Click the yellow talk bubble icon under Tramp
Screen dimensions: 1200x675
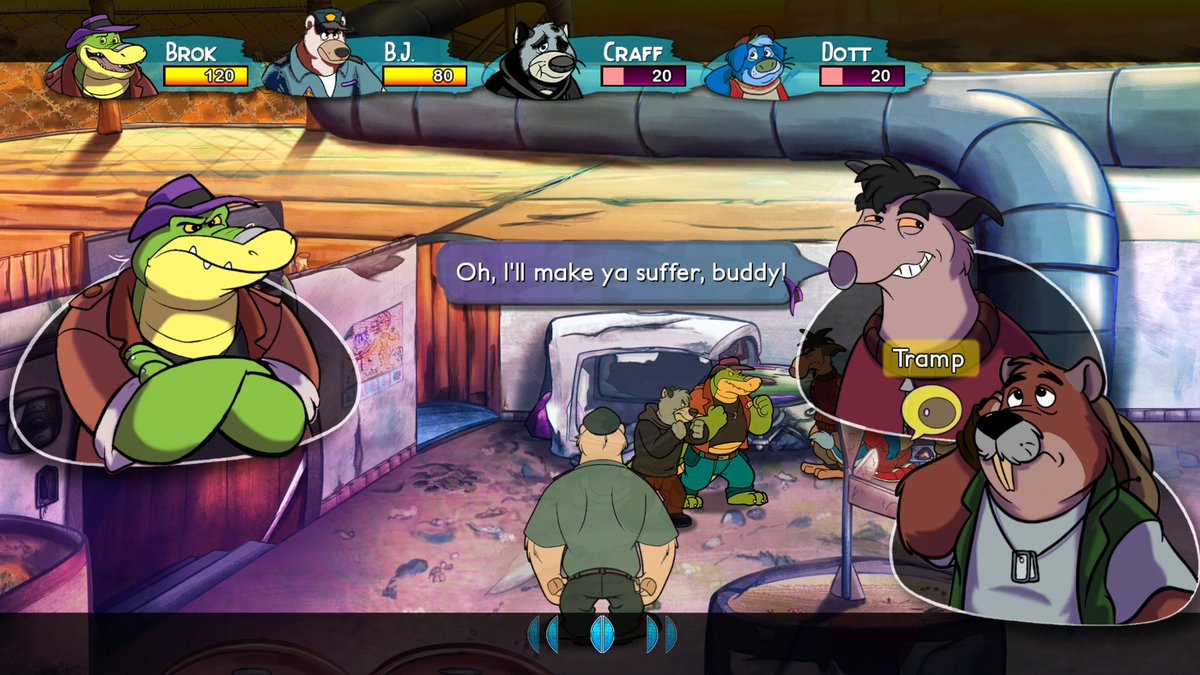931,409
